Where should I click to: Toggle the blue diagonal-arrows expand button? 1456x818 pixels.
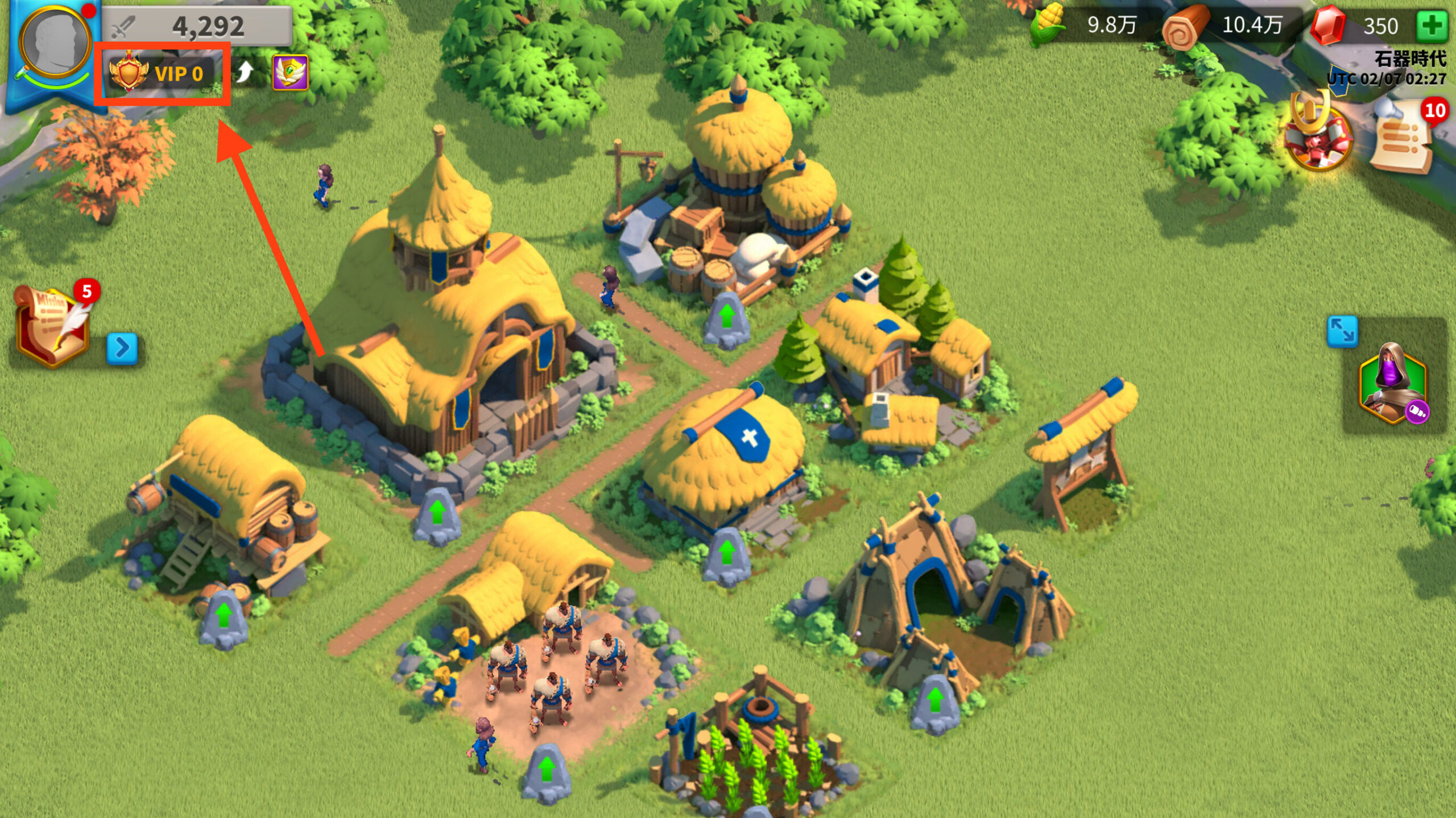1342,331
